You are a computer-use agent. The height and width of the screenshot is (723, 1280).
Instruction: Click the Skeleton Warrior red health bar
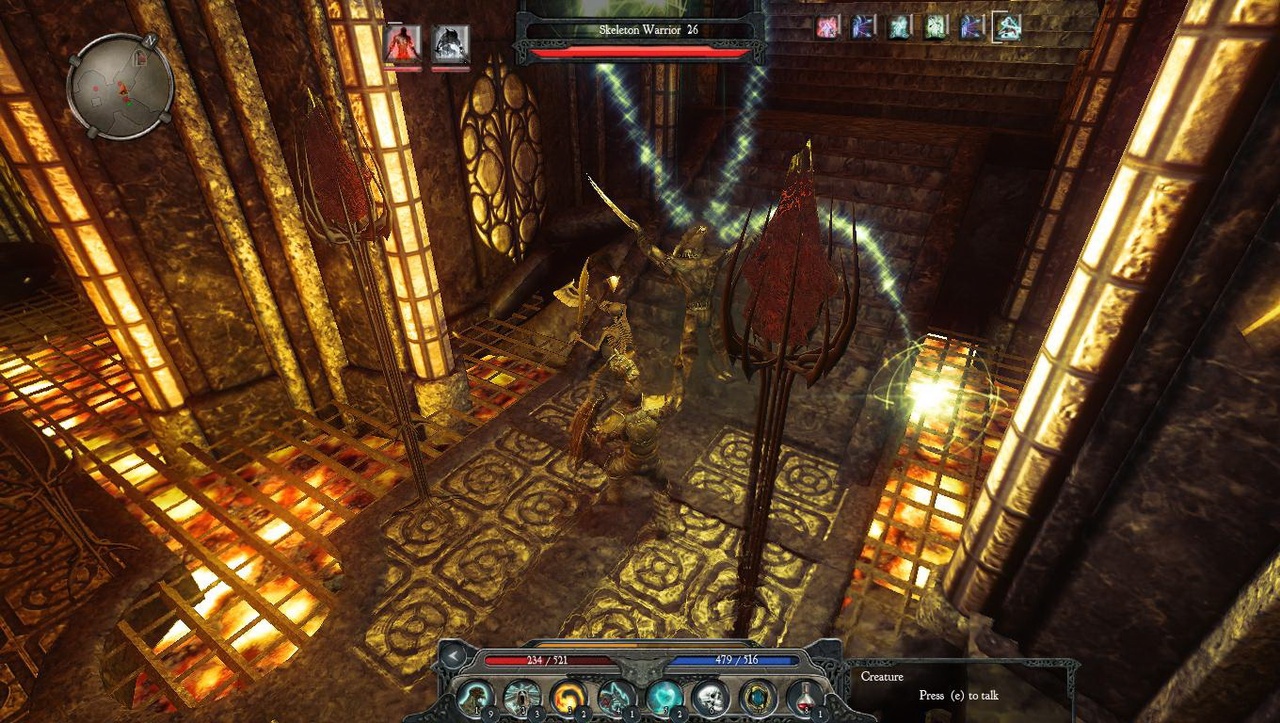[640, 52]
